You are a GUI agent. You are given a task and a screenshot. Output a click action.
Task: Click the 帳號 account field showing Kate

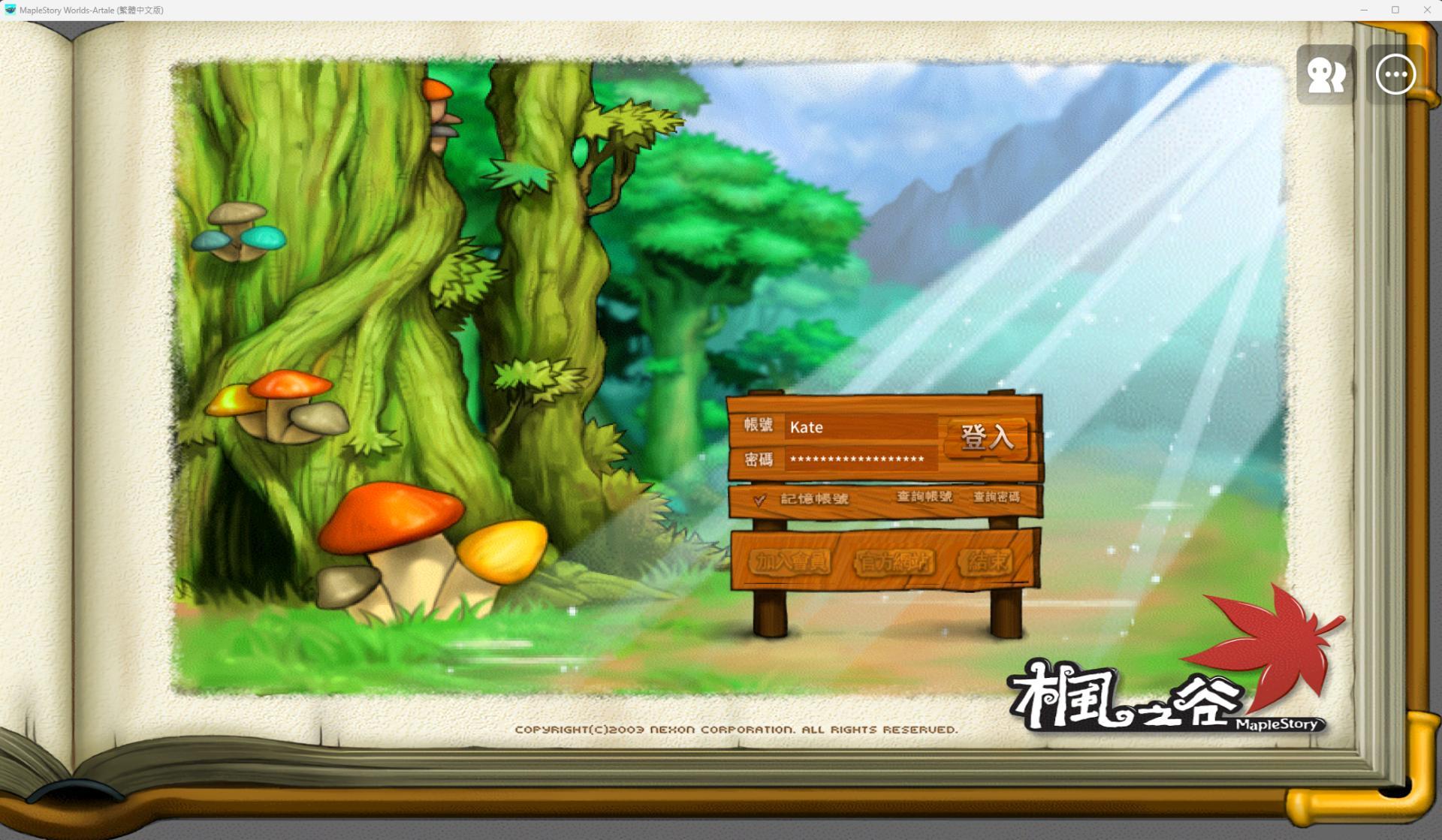point(862,427)
